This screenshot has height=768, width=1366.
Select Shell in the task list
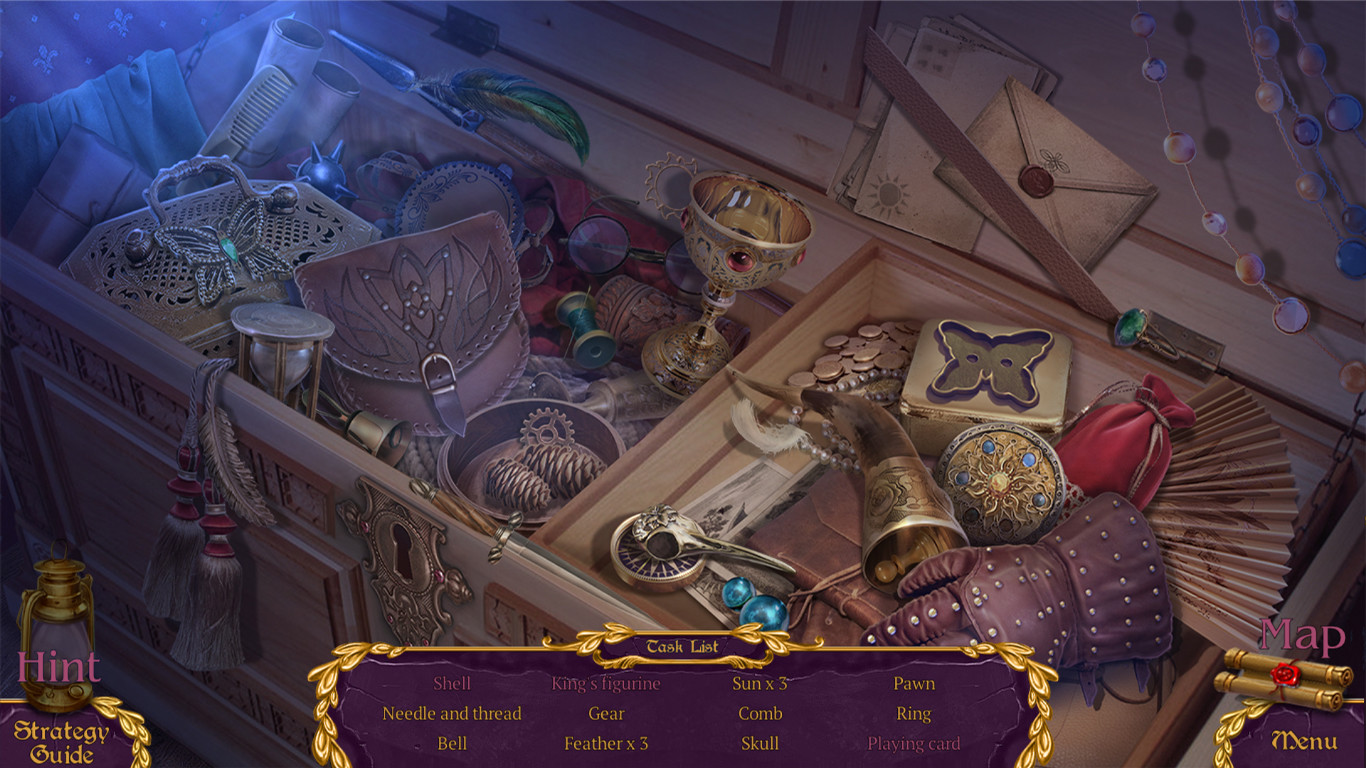[x=450, y=684]
